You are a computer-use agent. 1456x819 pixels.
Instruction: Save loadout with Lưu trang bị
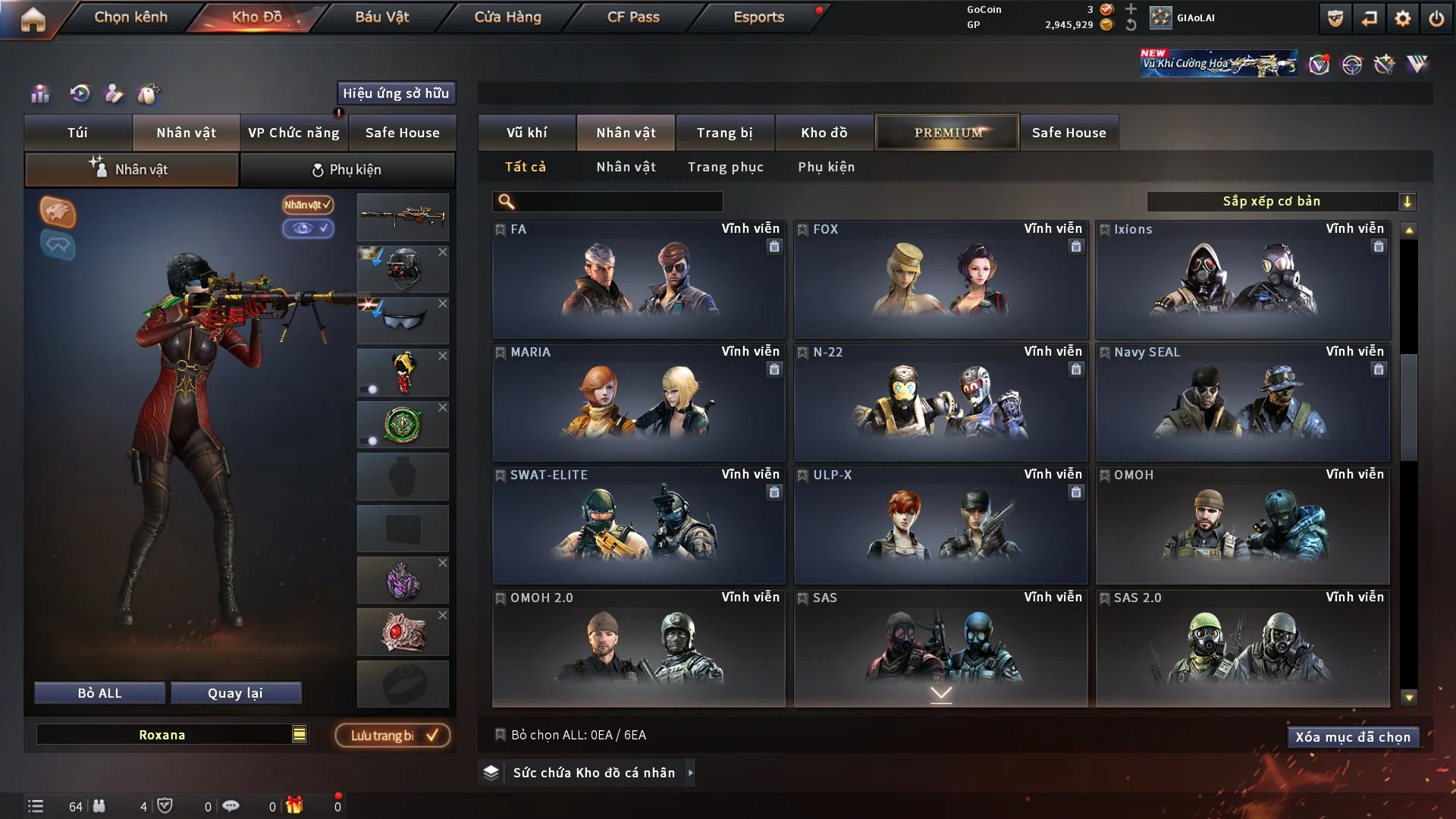393,736
